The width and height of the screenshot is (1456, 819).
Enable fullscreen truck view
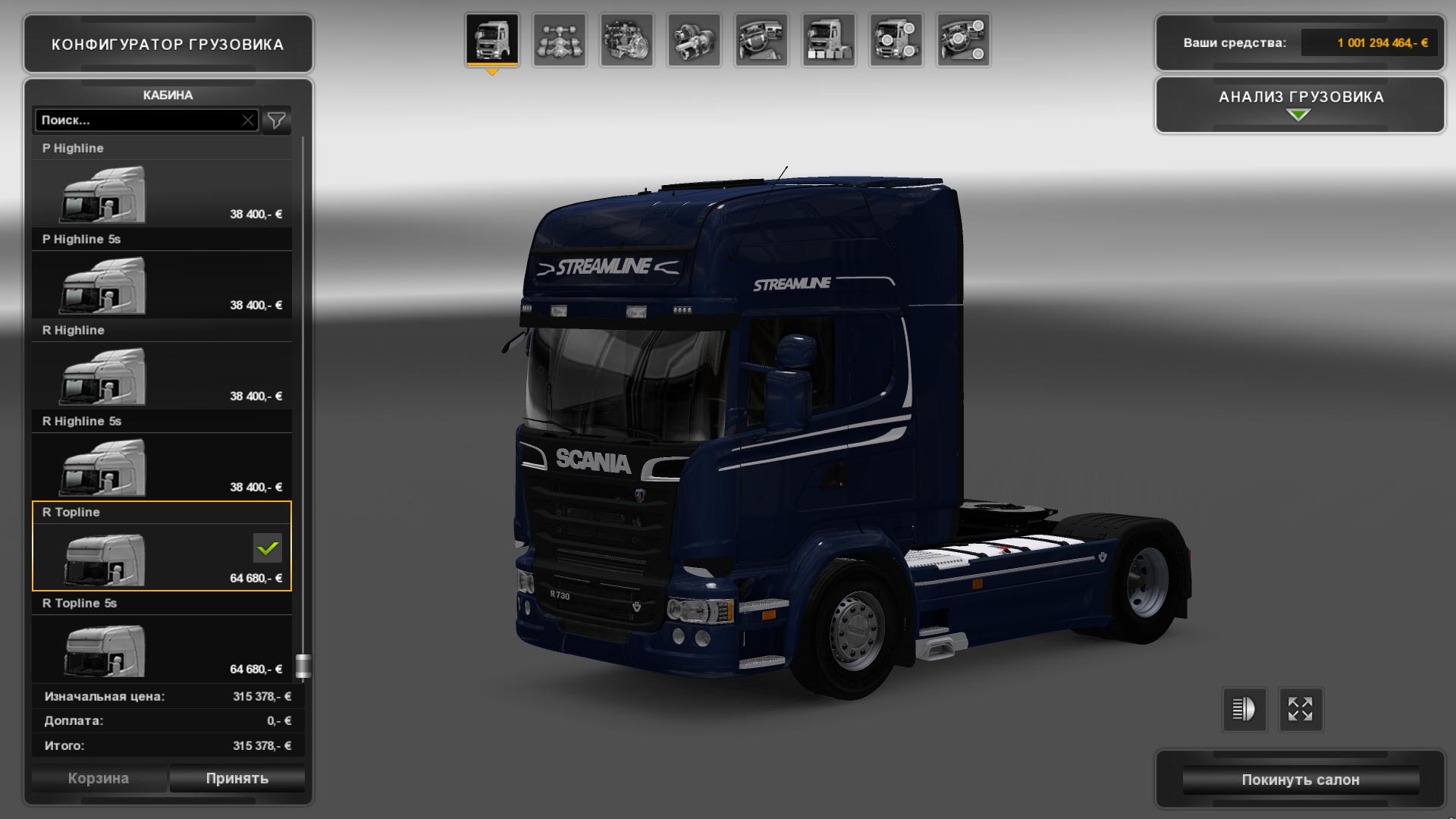[1301, 710]
